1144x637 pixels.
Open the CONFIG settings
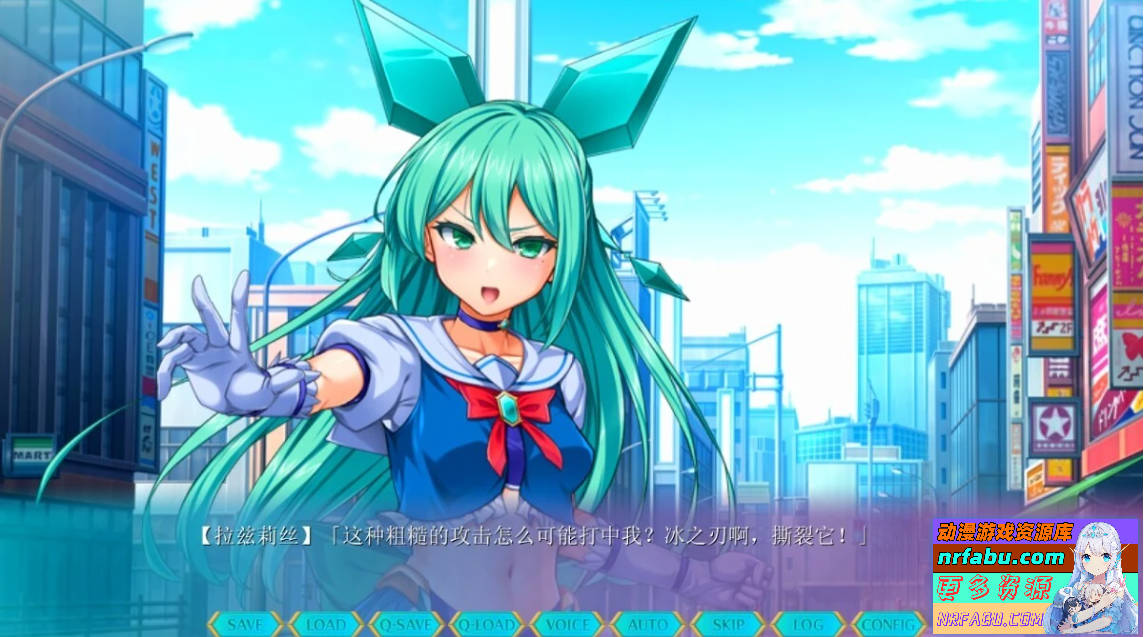pyautogui.click(x=888, y=624)
